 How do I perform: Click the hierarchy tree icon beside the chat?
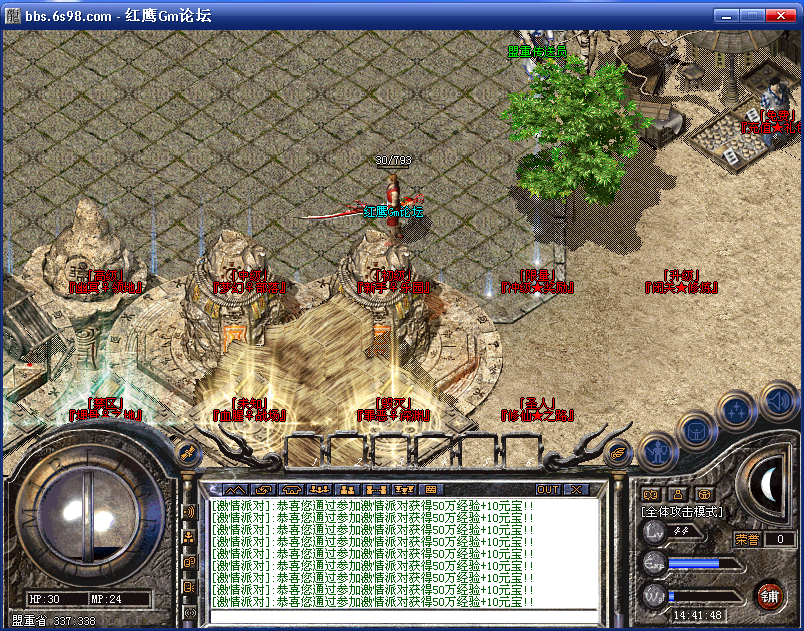[x=189, y=537]
